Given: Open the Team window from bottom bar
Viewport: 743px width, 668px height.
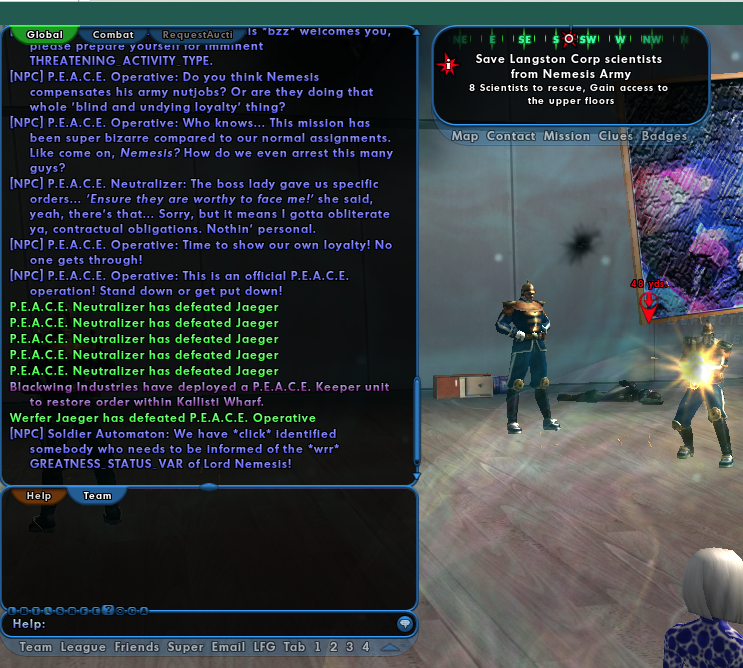Looking at the screenshot, I should point(36,647).
